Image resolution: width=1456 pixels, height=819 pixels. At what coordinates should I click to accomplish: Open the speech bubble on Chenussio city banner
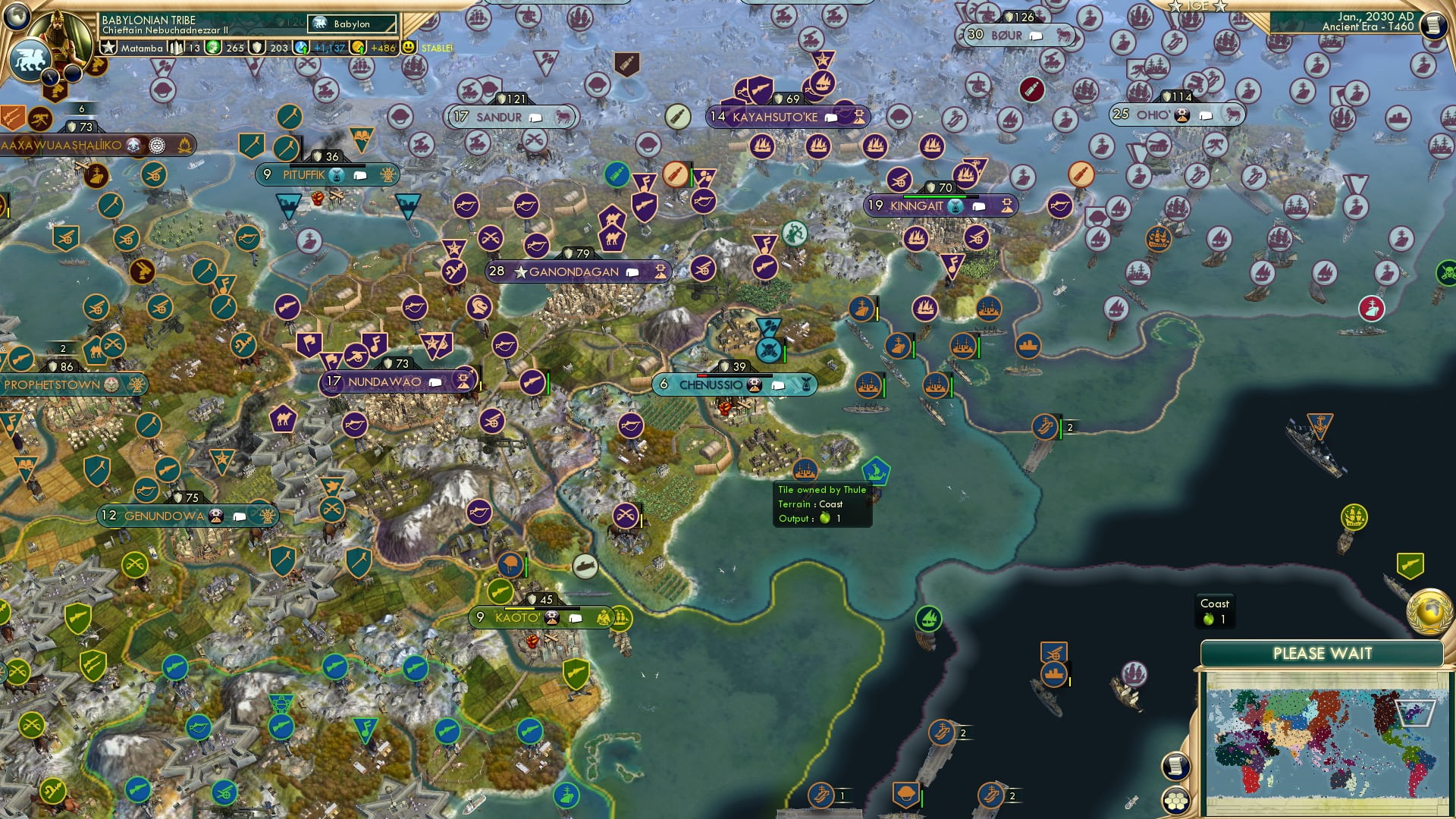point(778,385)
